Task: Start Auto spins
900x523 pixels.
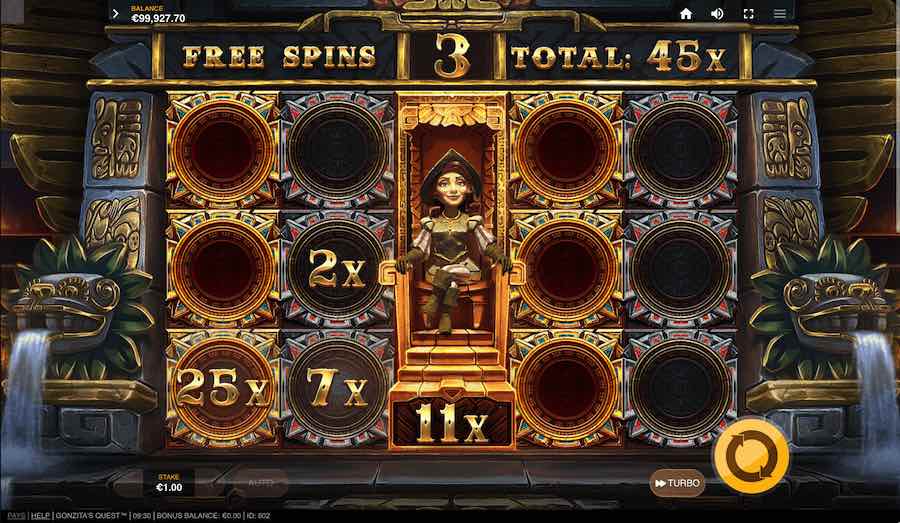Action: [x=260, y=483]
